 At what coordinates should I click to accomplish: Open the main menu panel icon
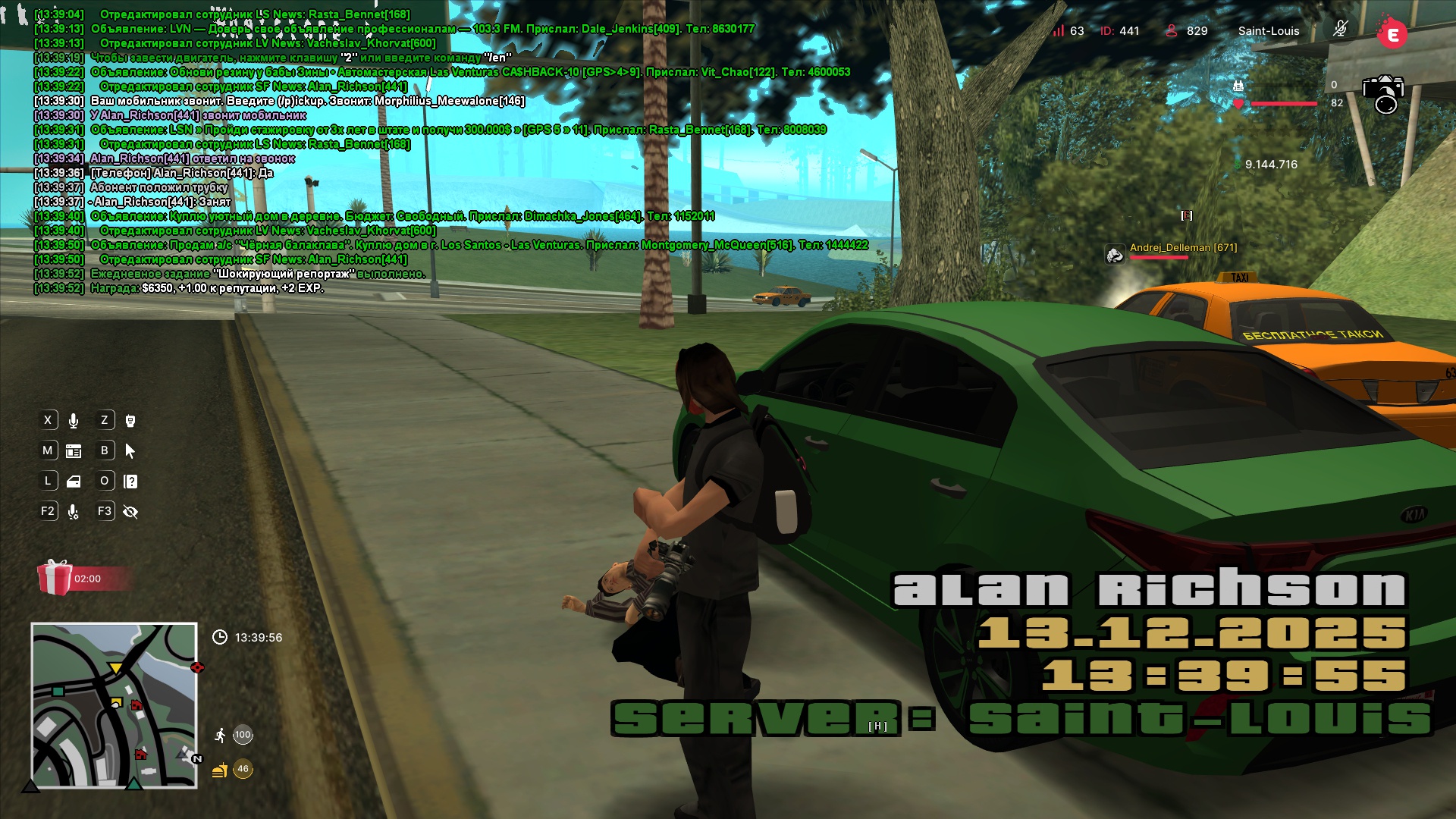[74, 451]
